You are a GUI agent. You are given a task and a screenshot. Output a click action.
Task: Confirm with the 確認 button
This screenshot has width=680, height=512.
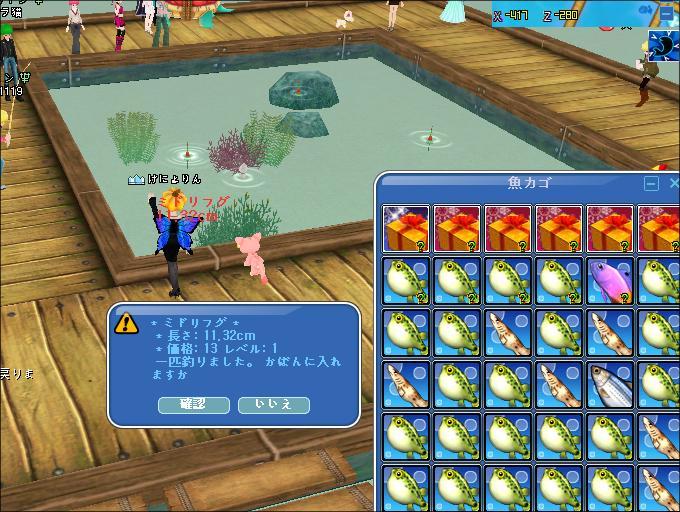(192, 404)
